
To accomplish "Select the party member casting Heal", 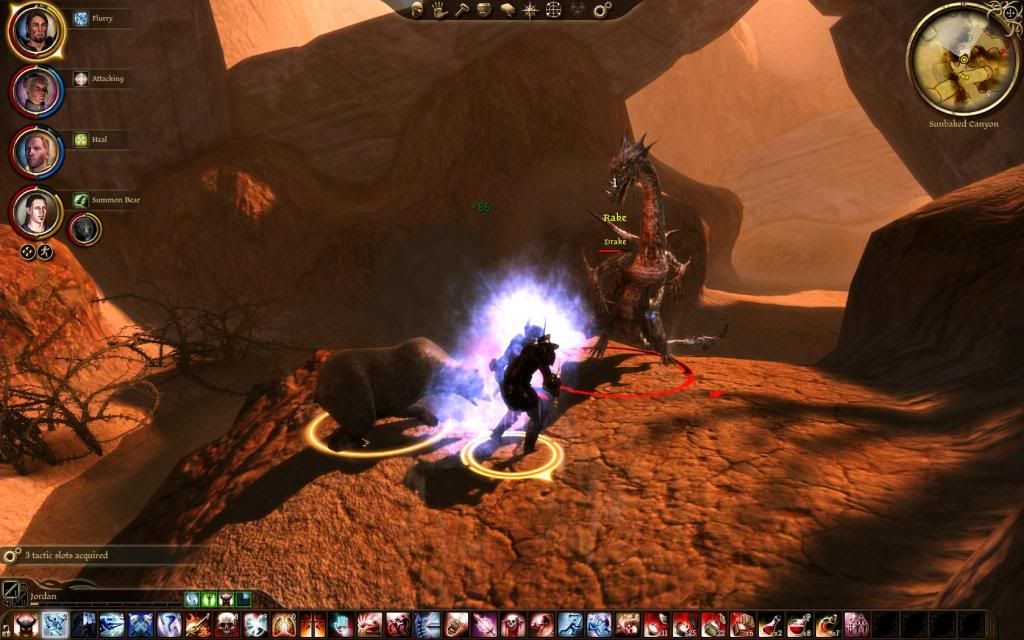I will pyautogui.click(x=37, y=151).
